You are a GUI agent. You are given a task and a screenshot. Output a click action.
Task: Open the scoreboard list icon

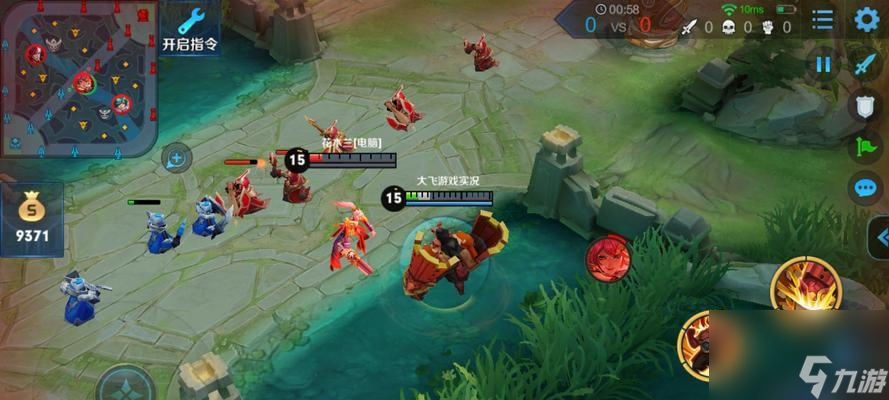pyautogui.click(x=822, y=19)
